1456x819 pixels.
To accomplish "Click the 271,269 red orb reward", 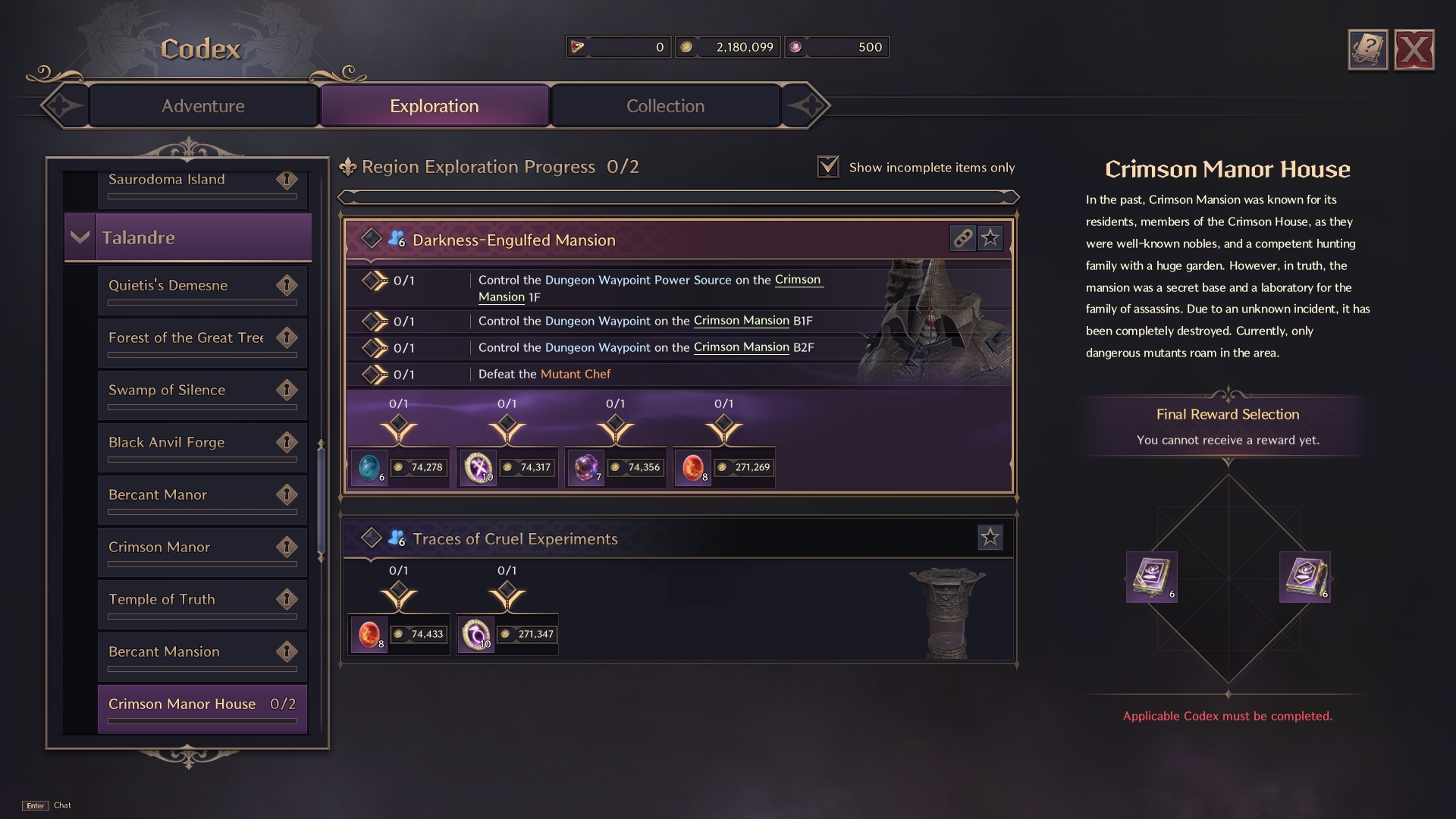I will coord(693,468).
